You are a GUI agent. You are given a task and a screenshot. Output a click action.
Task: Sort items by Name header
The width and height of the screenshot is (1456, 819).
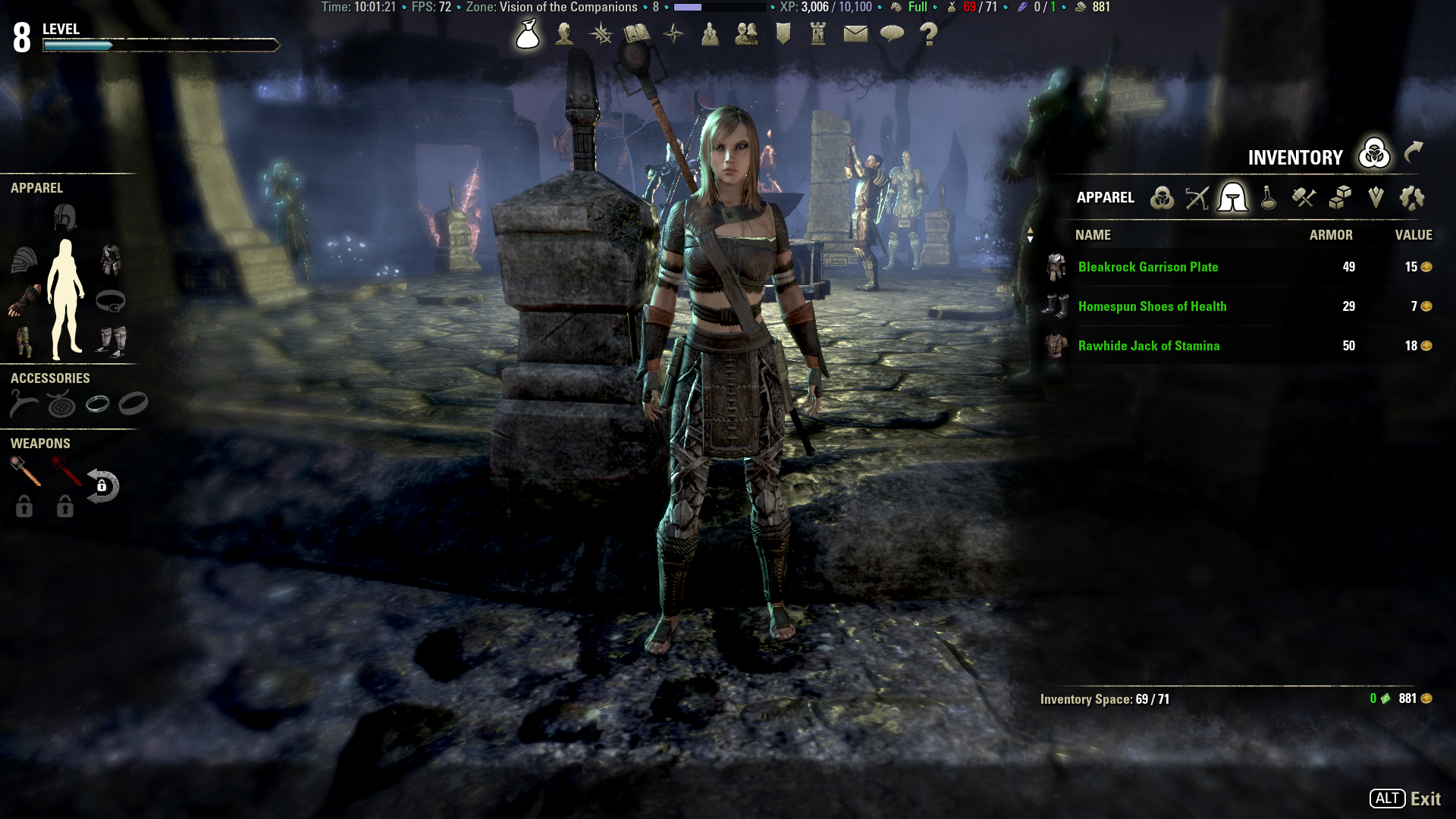point(1093,235)
